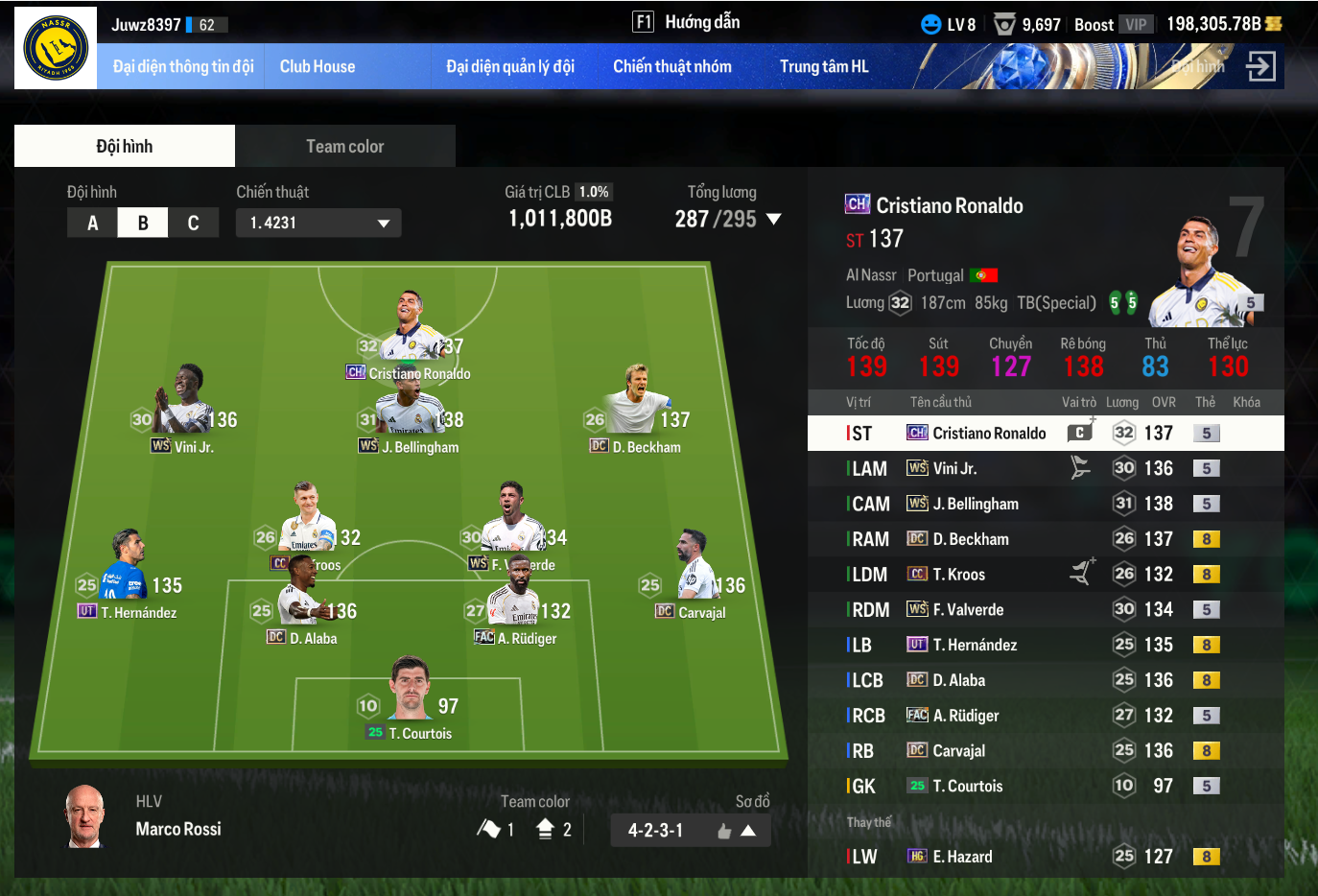
Task: Open the F1 Hướng dẫn guide
Action: click(686, 22)
